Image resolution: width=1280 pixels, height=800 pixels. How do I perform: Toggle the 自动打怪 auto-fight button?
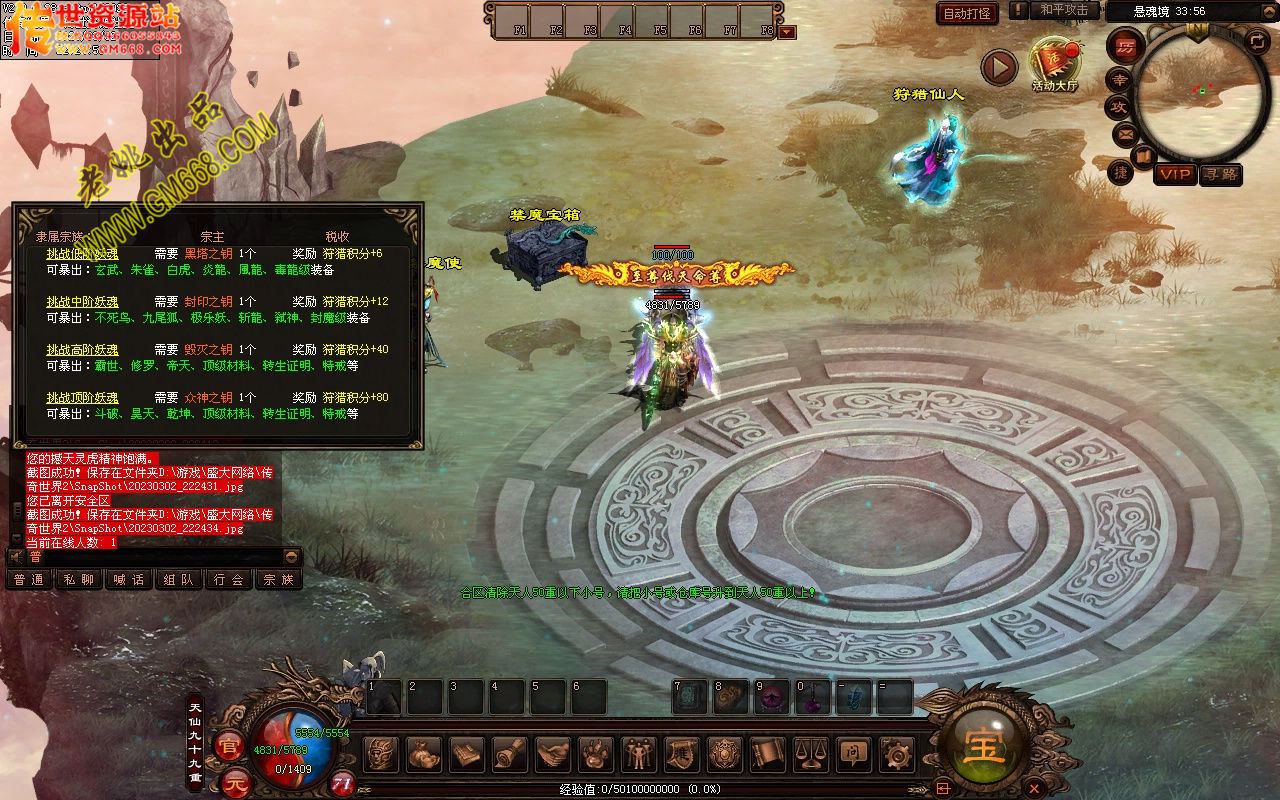(x=967, y=13)
